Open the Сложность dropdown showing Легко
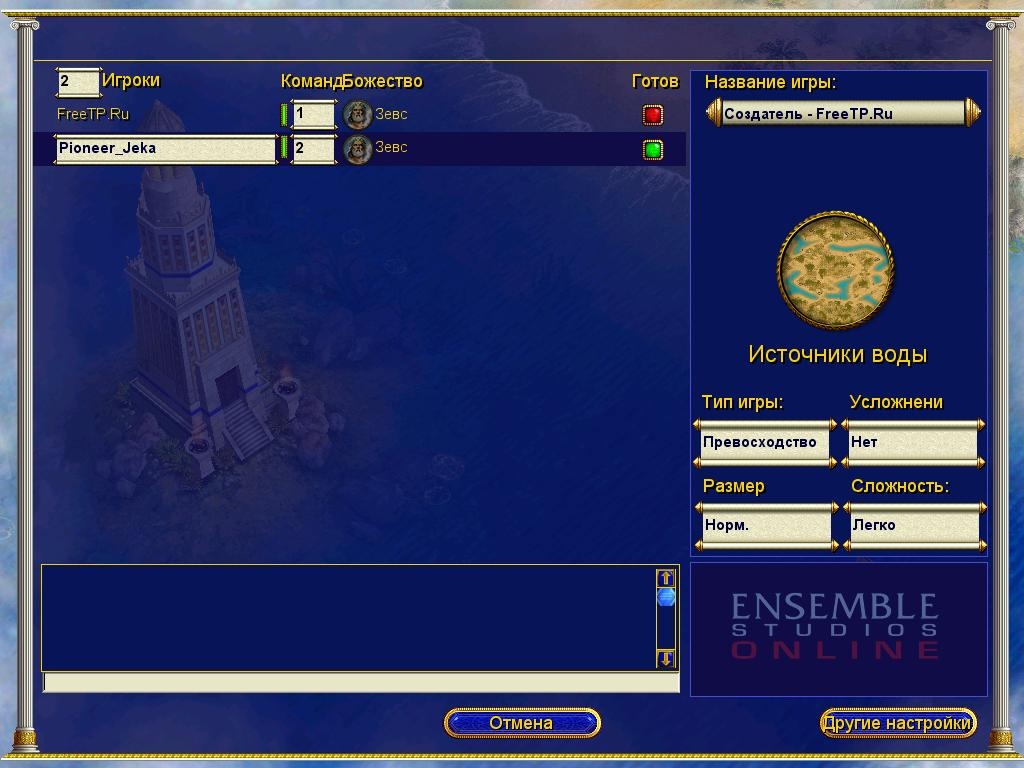1024x768 pixels. [x=913, y=525]
